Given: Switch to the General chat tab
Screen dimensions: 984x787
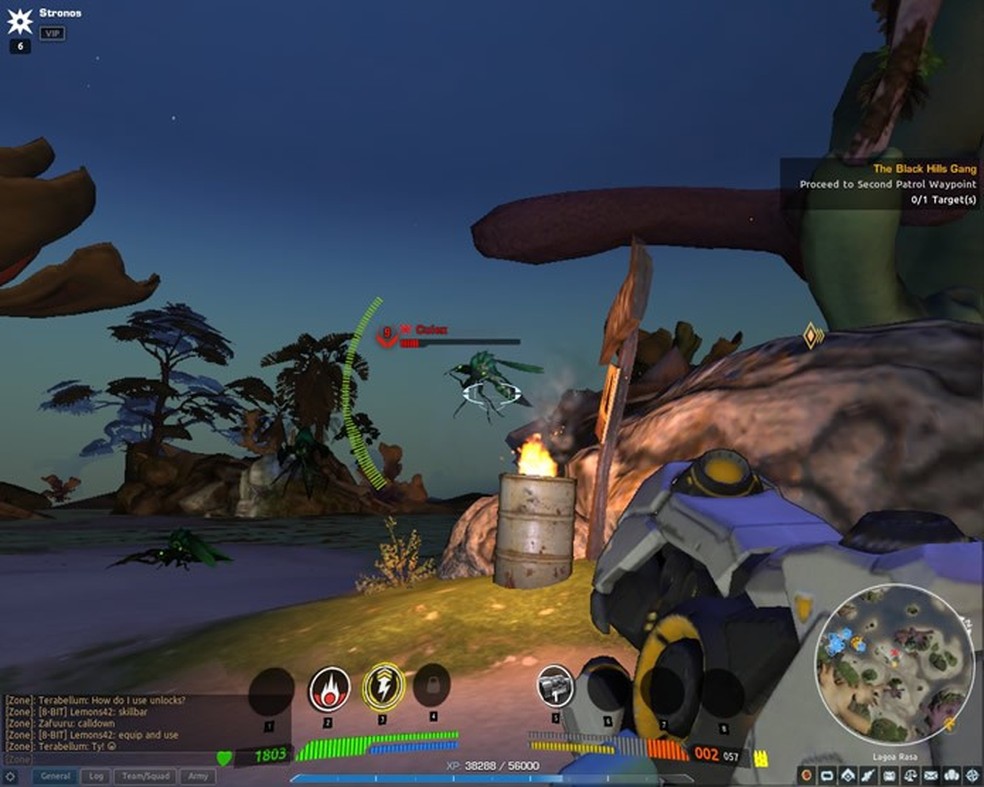Looking at the screenshot, I should pos(55,776).
